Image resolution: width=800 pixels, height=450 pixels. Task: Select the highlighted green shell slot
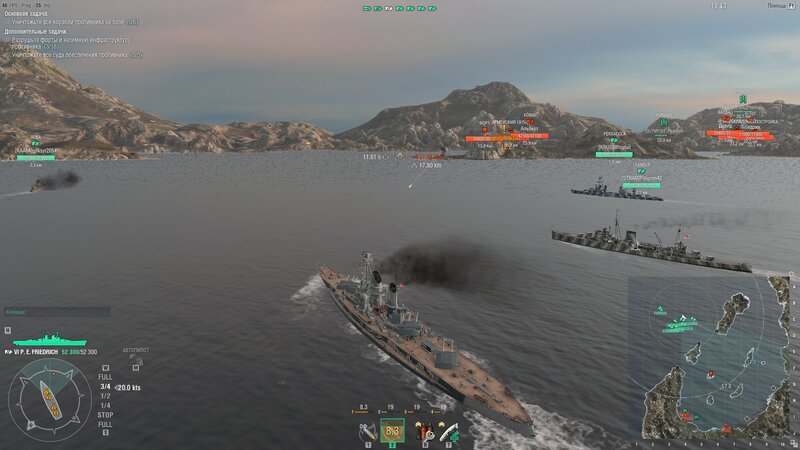(x=393, y=430)
